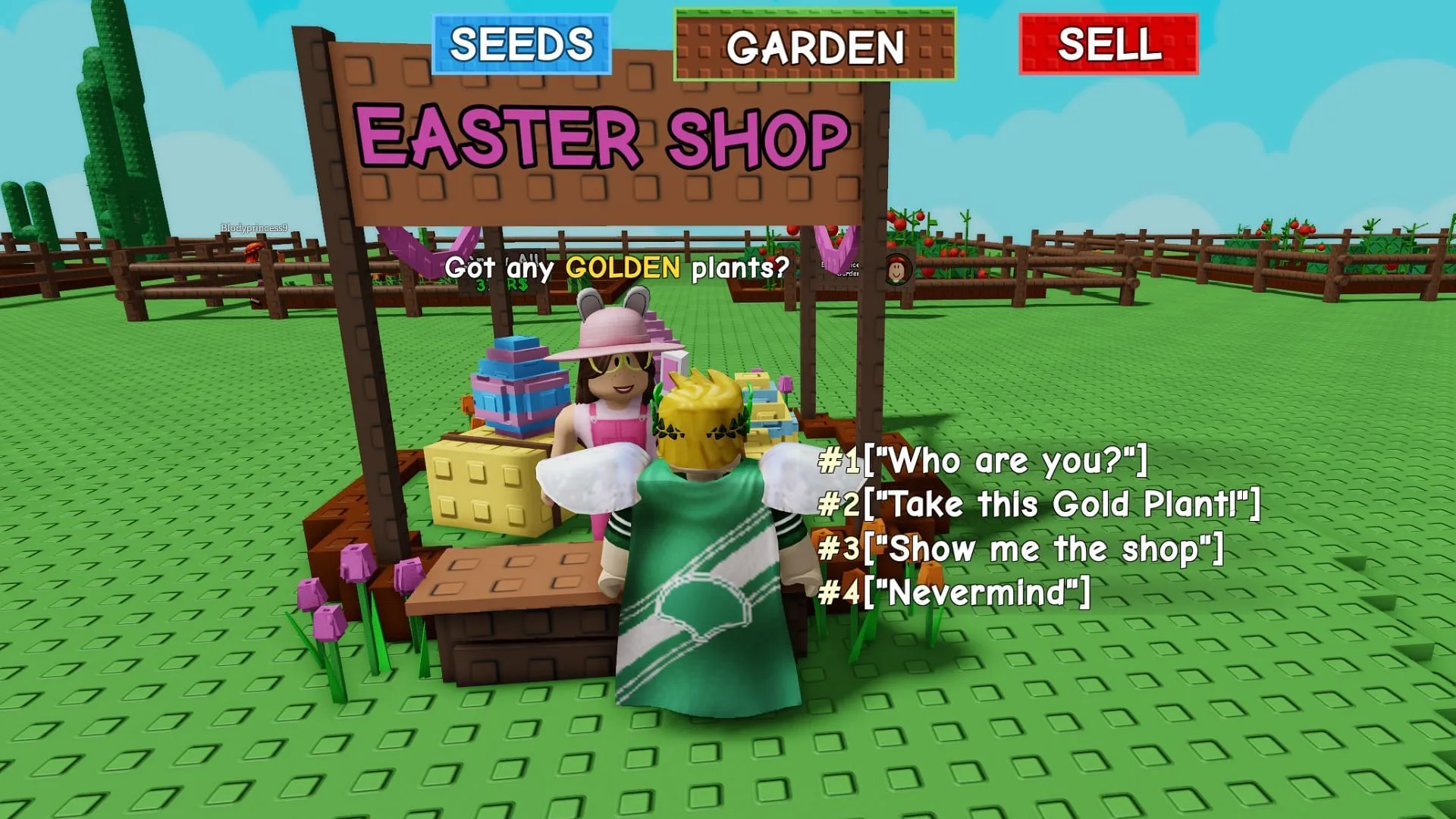Image resolution: width=1456 pixels, height=819 pixels.
Task: Open the GARDEN menu with grass block icon
Action: 810,47
